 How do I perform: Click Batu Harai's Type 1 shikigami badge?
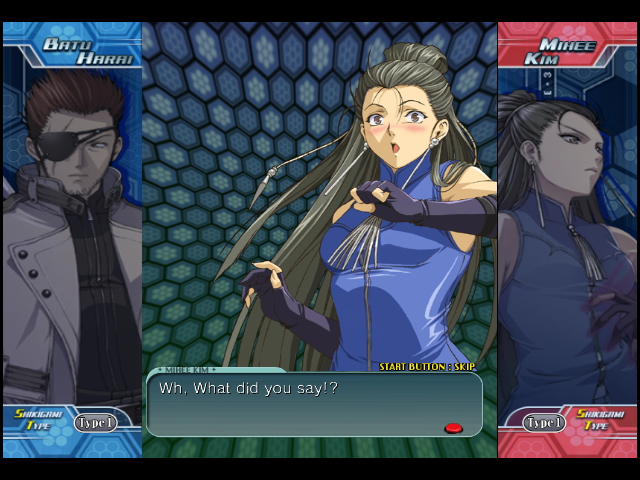(x=95, y=422)
